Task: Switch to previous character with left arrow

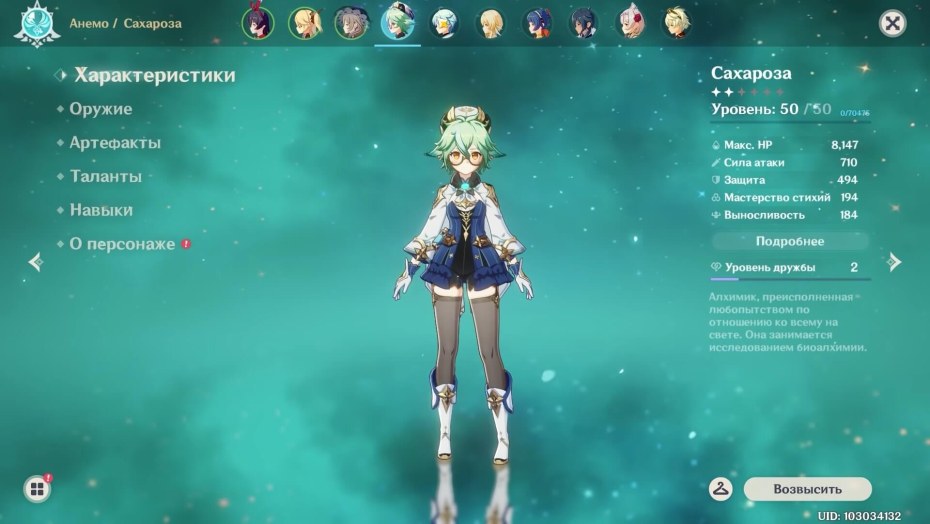Action: (35, 262)
